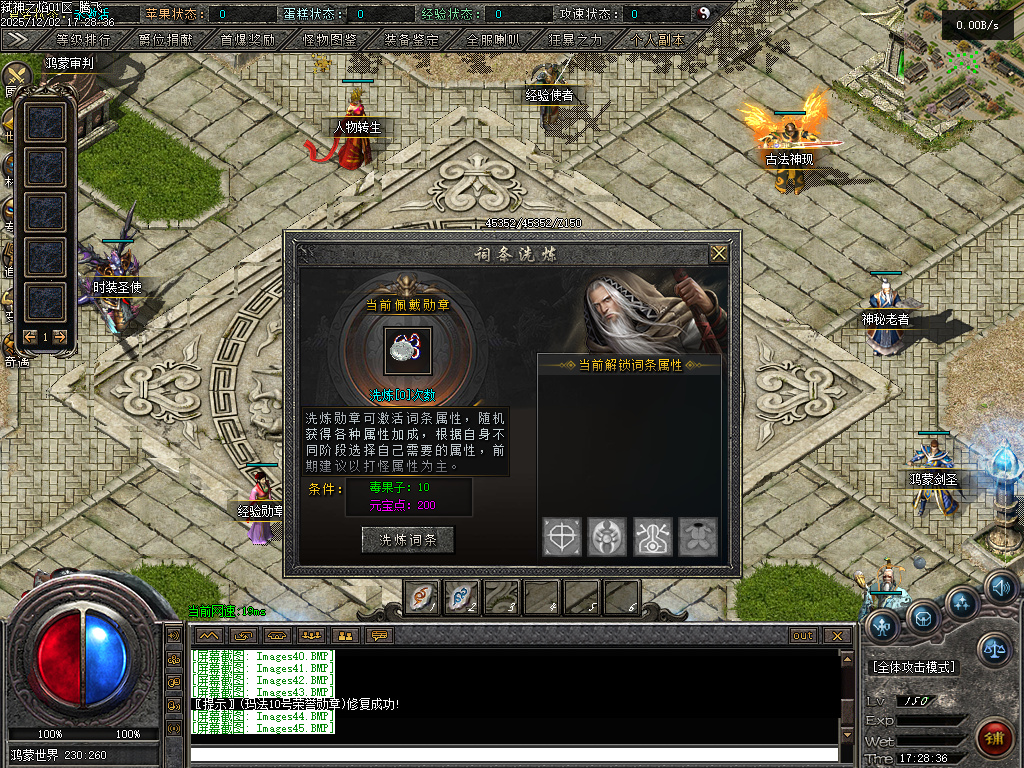Viewport: 1024px width, 768px height.
Task: Click the chat panel 'out' button
Action: 803,635
